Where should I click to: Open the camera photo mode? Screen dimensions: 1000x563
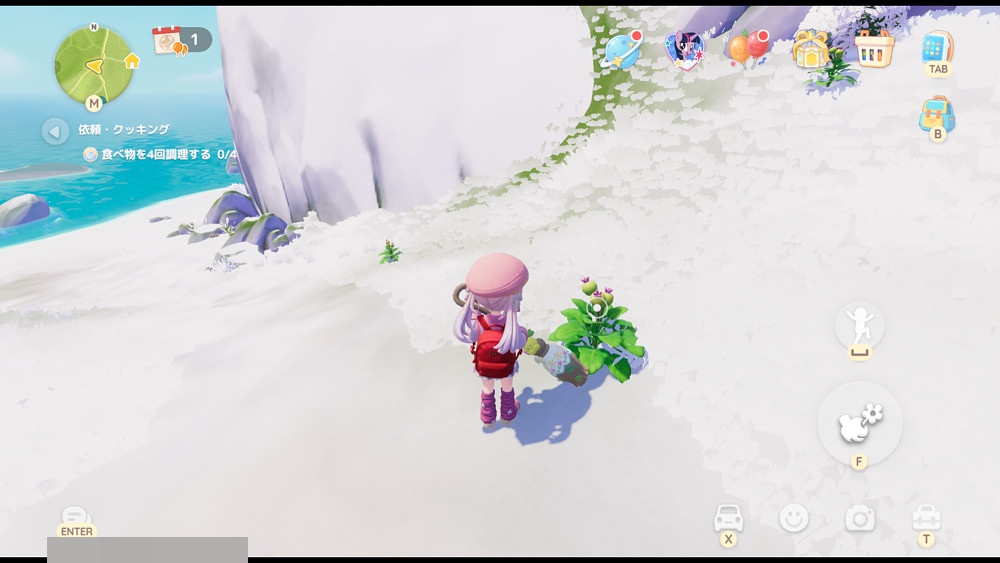tap(860, 518)
